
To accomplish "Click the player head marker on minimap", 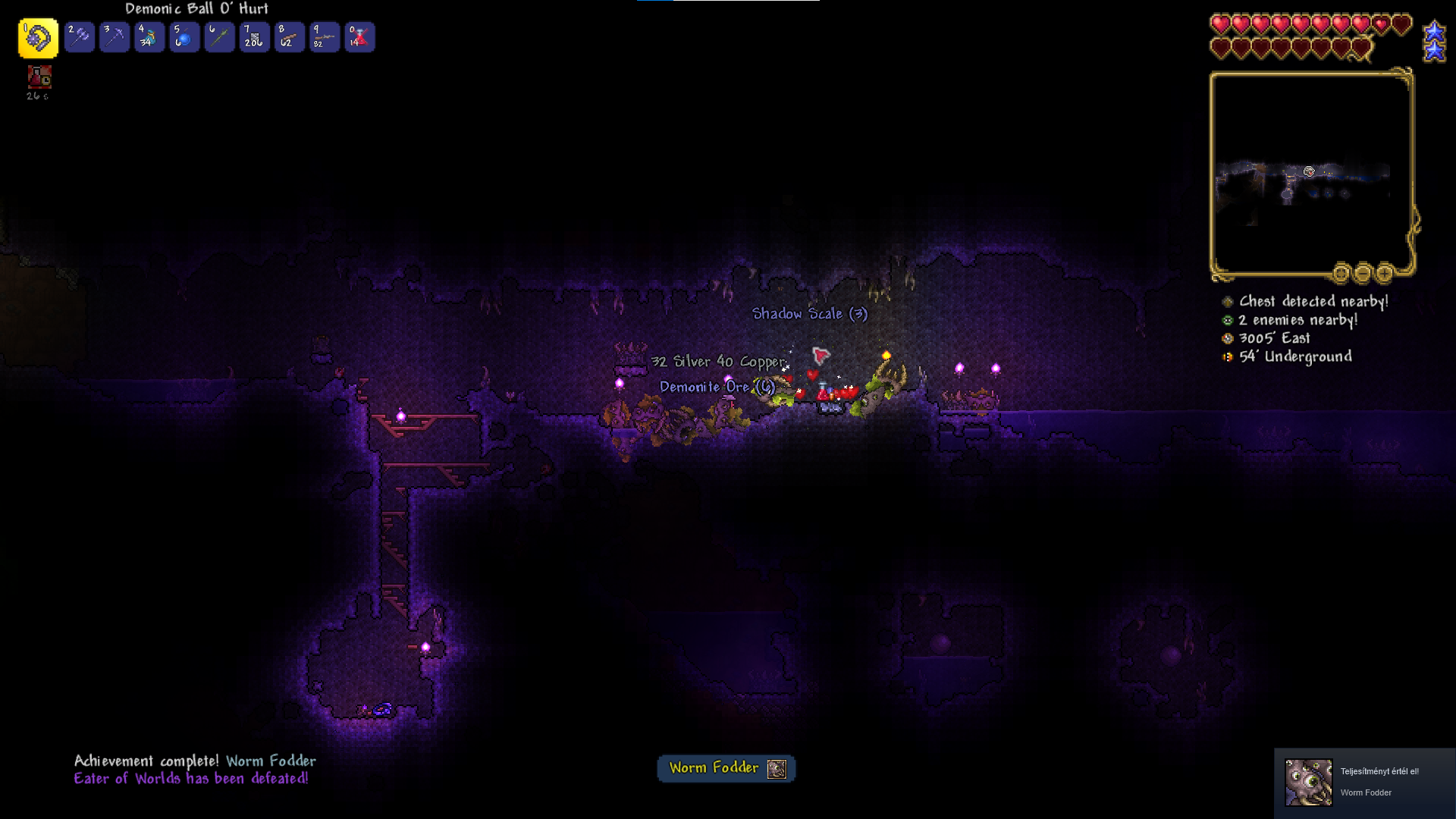I will 1309,172.
